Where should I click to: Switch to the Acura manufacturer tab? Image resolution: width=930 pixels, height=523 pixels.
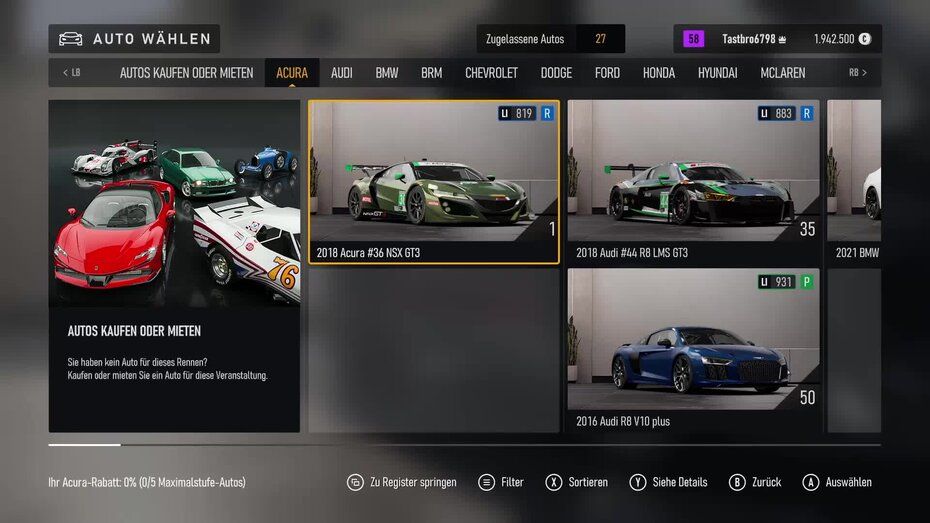coord(292,73)
